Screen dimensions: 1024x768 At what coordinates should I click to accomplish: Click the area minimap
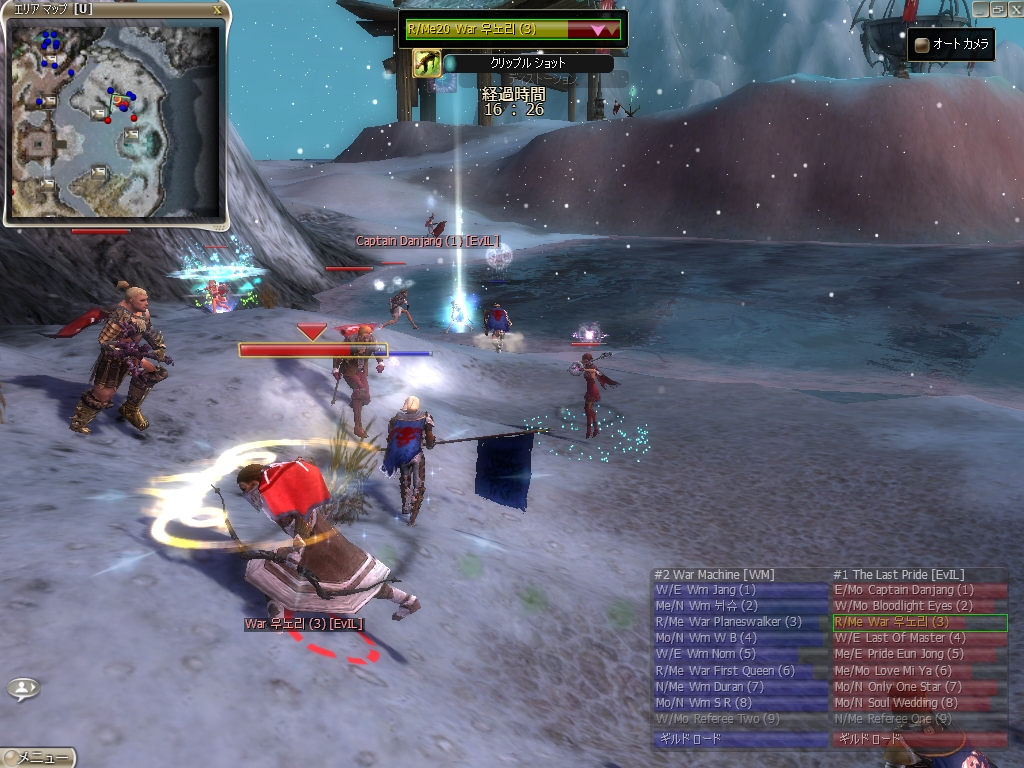(x=115, y=121)
